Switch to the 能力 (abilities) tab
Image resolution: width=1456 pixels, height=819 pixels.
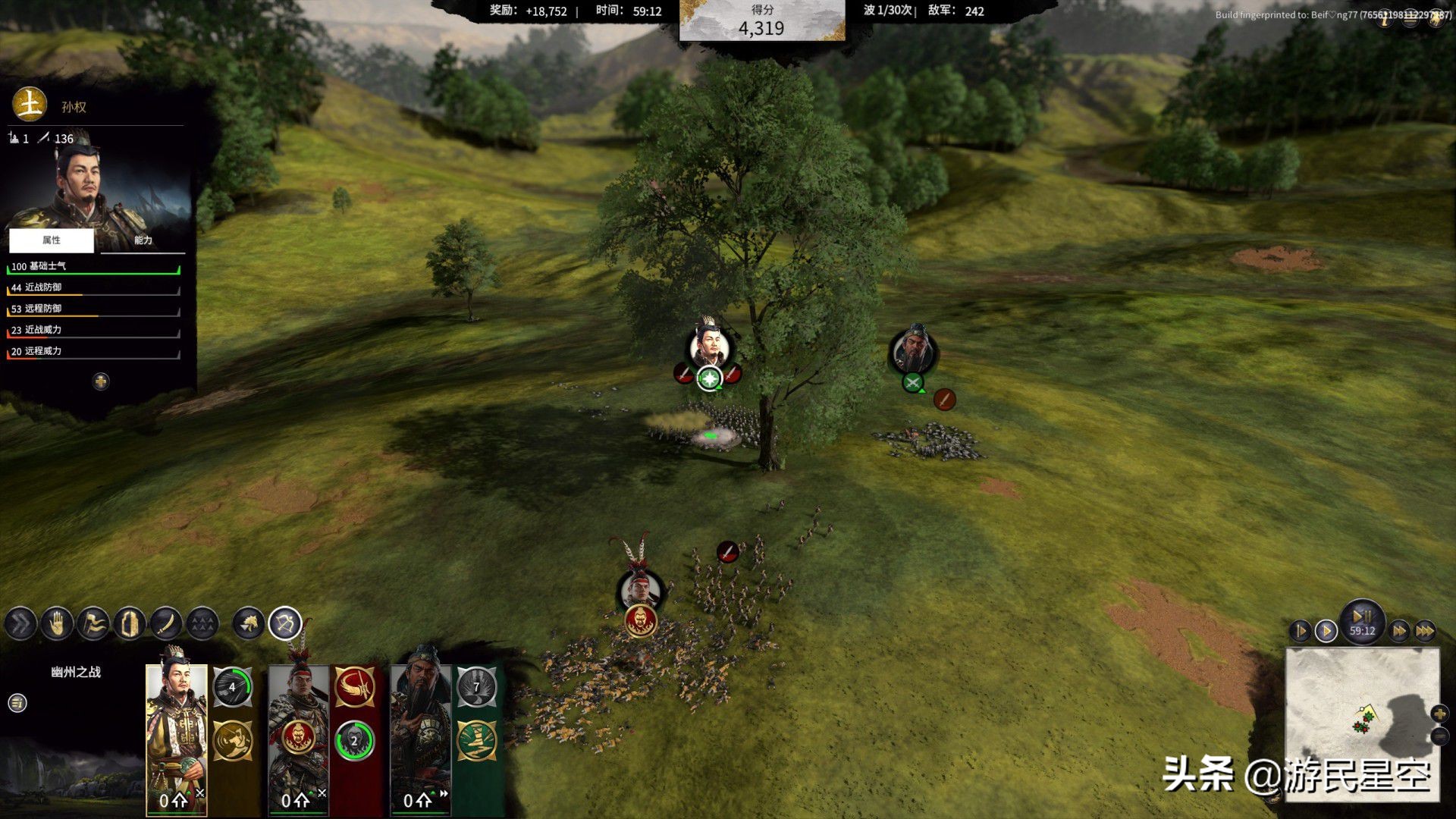143,240
